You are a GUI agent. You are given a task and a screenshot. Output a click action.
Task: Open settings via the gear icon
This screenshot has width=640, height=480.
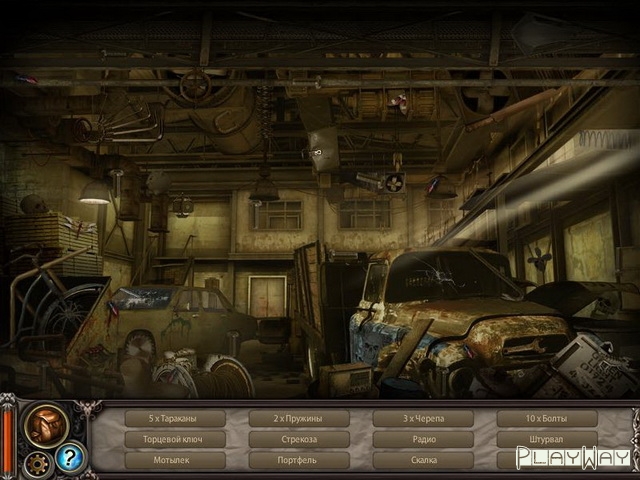pos(38,463)
